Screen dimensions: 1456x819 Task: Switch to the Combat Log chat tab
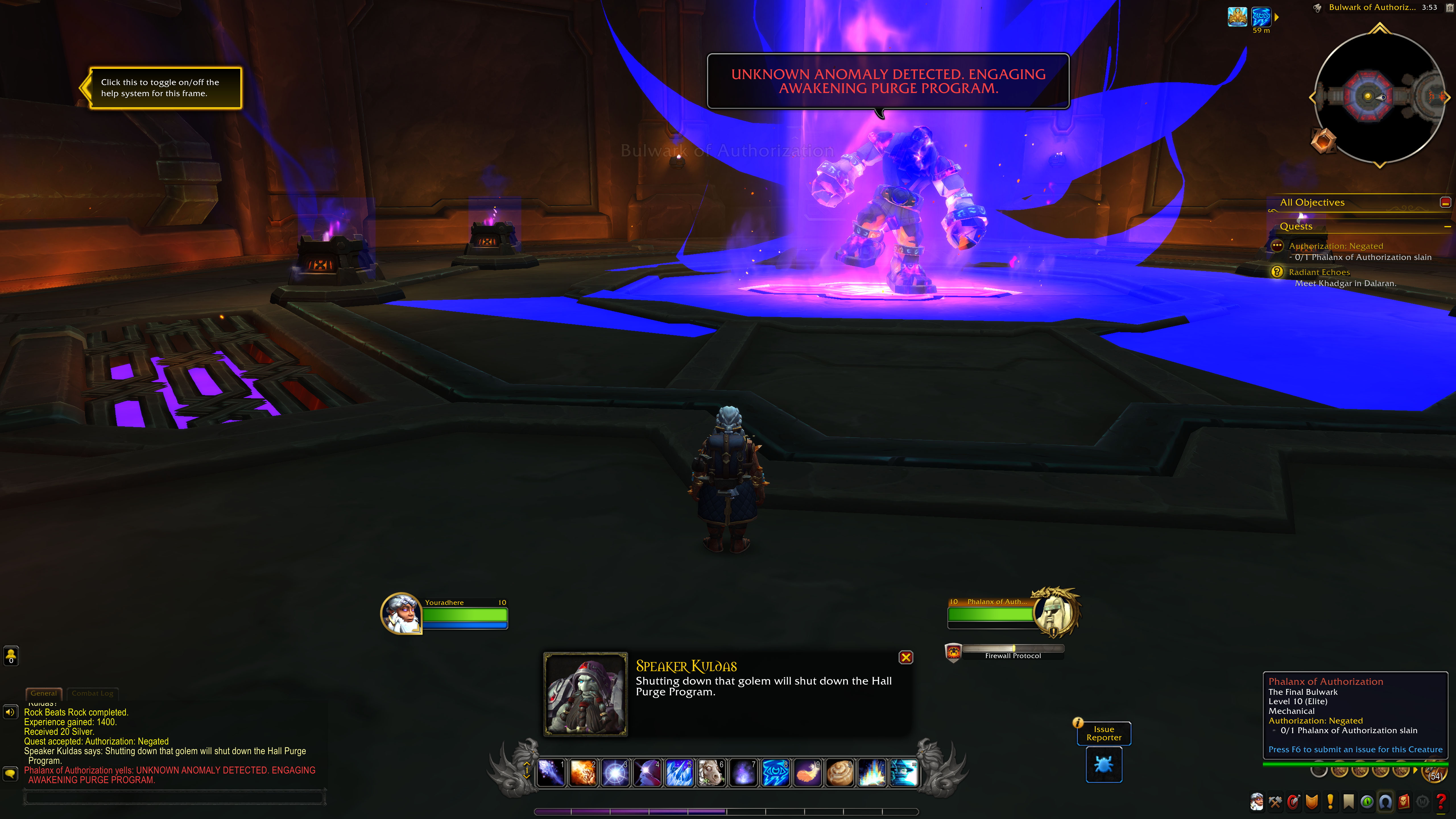[92, 693]
